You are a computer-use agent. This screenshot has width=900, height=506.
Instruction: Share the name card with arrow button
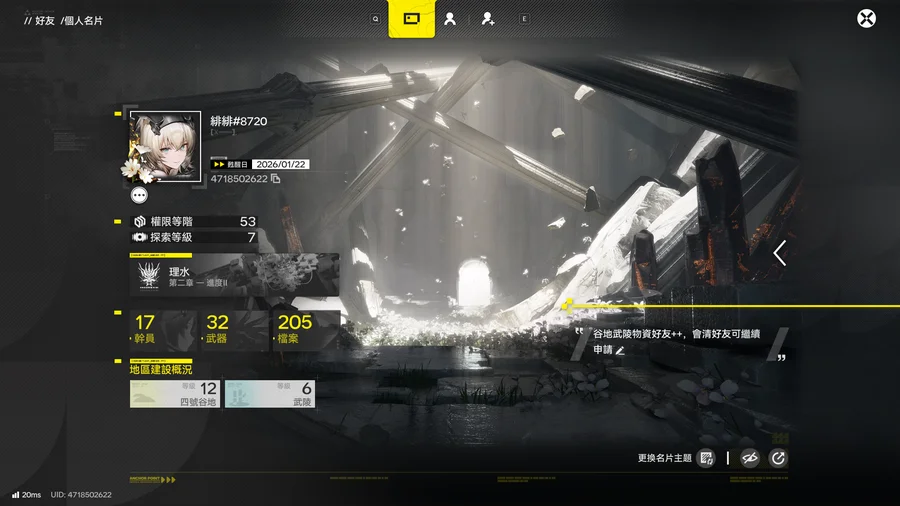coord(778,458)
